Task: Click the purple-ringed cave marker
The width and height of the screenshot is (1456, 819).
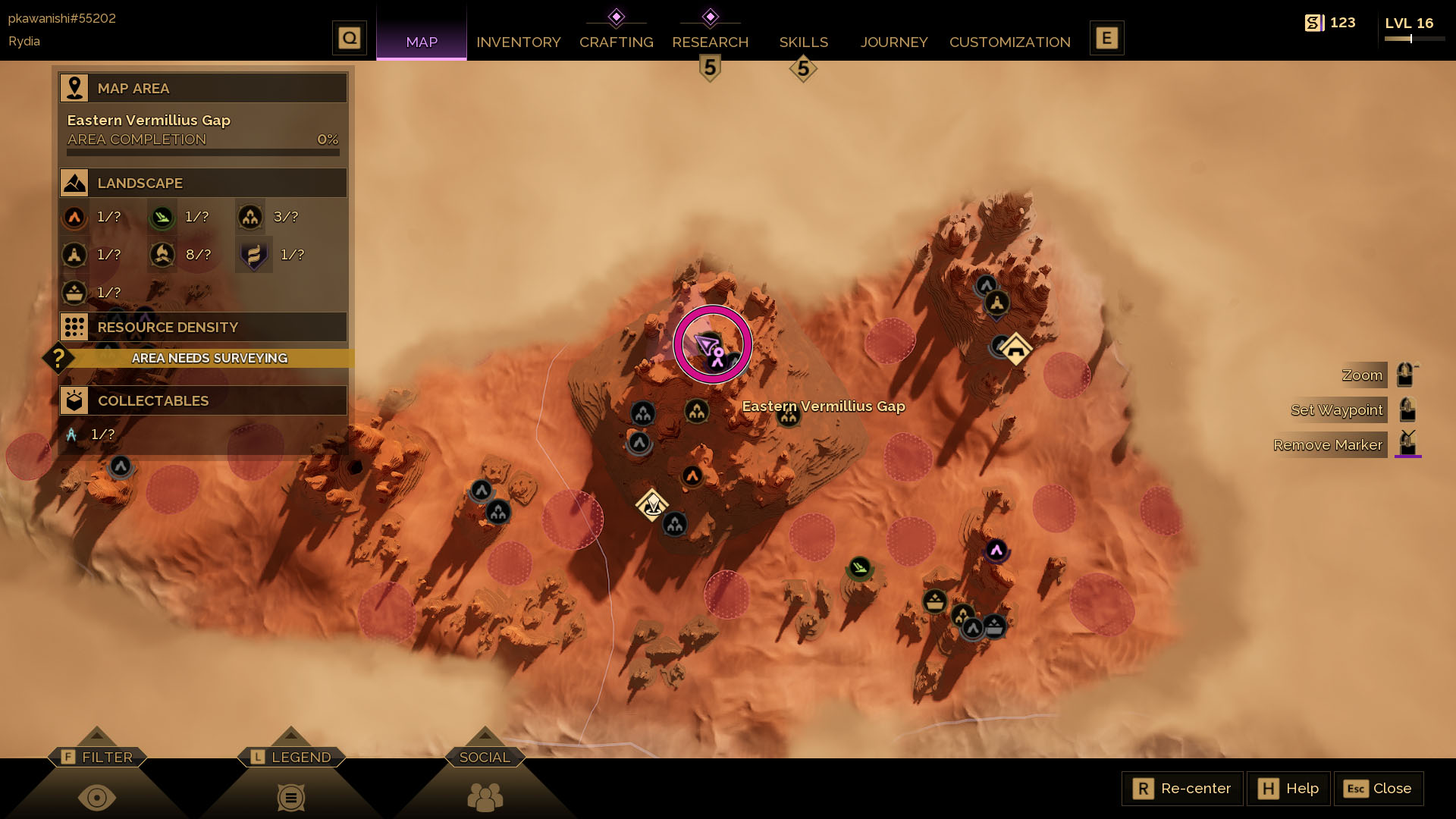Action: (x=996, y=551)
